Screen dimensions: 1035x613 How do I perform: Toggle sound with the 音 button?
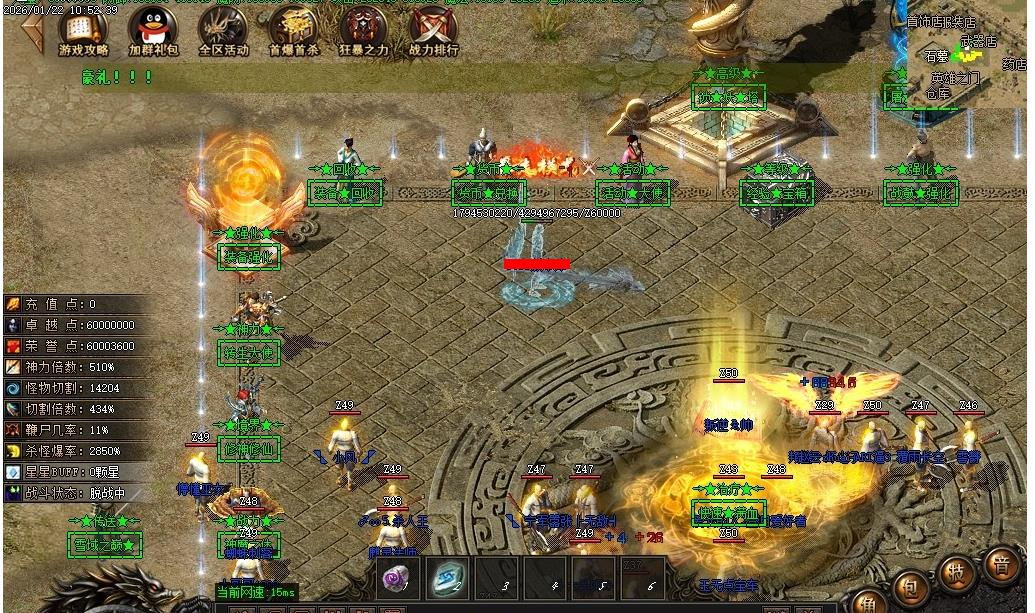(x=1001, y=563)
